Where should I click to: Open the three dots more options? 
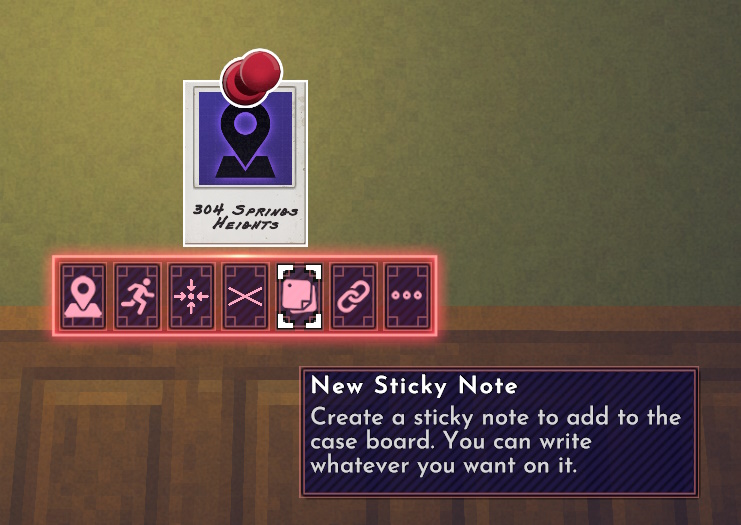click(407, 296)
